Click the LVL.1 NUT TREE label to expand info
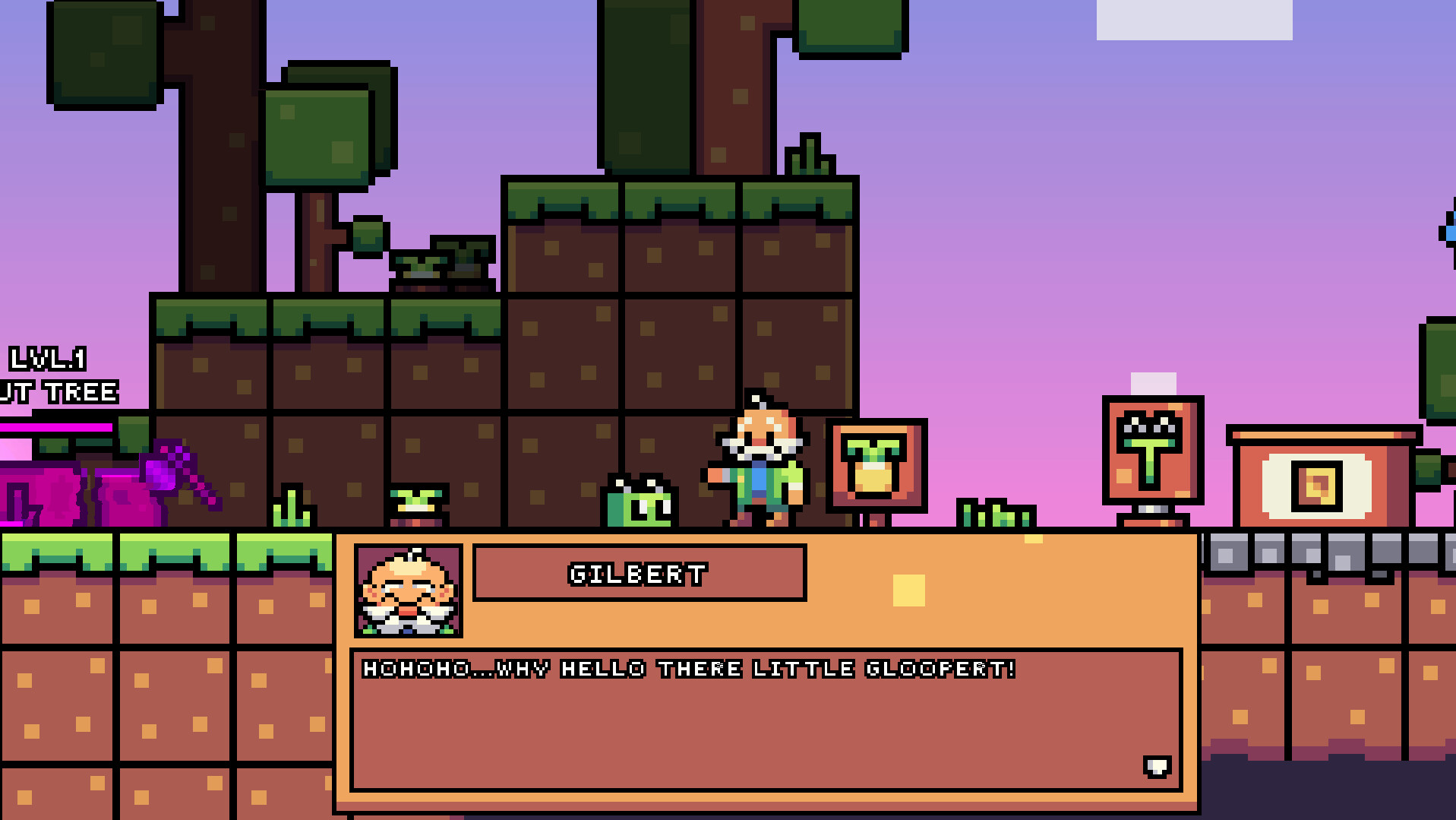The height and width of the screenshot is (820, 1456). [x=53, y=376]
